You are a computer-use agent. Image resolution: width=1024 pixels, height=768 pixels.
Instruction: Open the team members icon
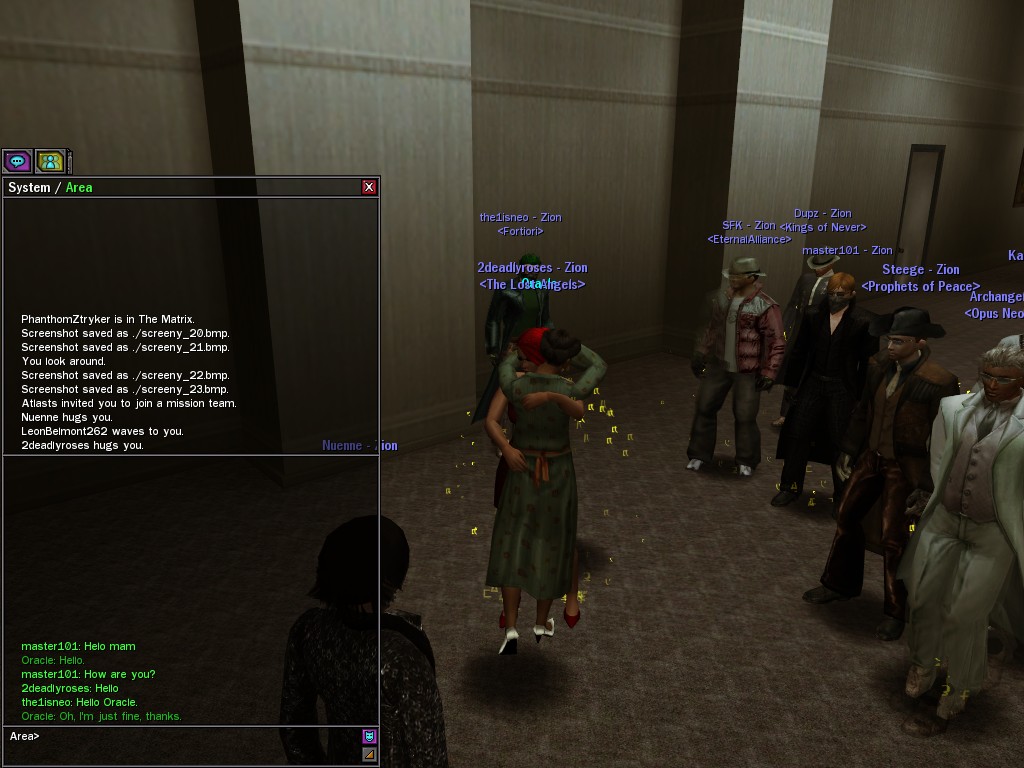[x=50, y=160]
